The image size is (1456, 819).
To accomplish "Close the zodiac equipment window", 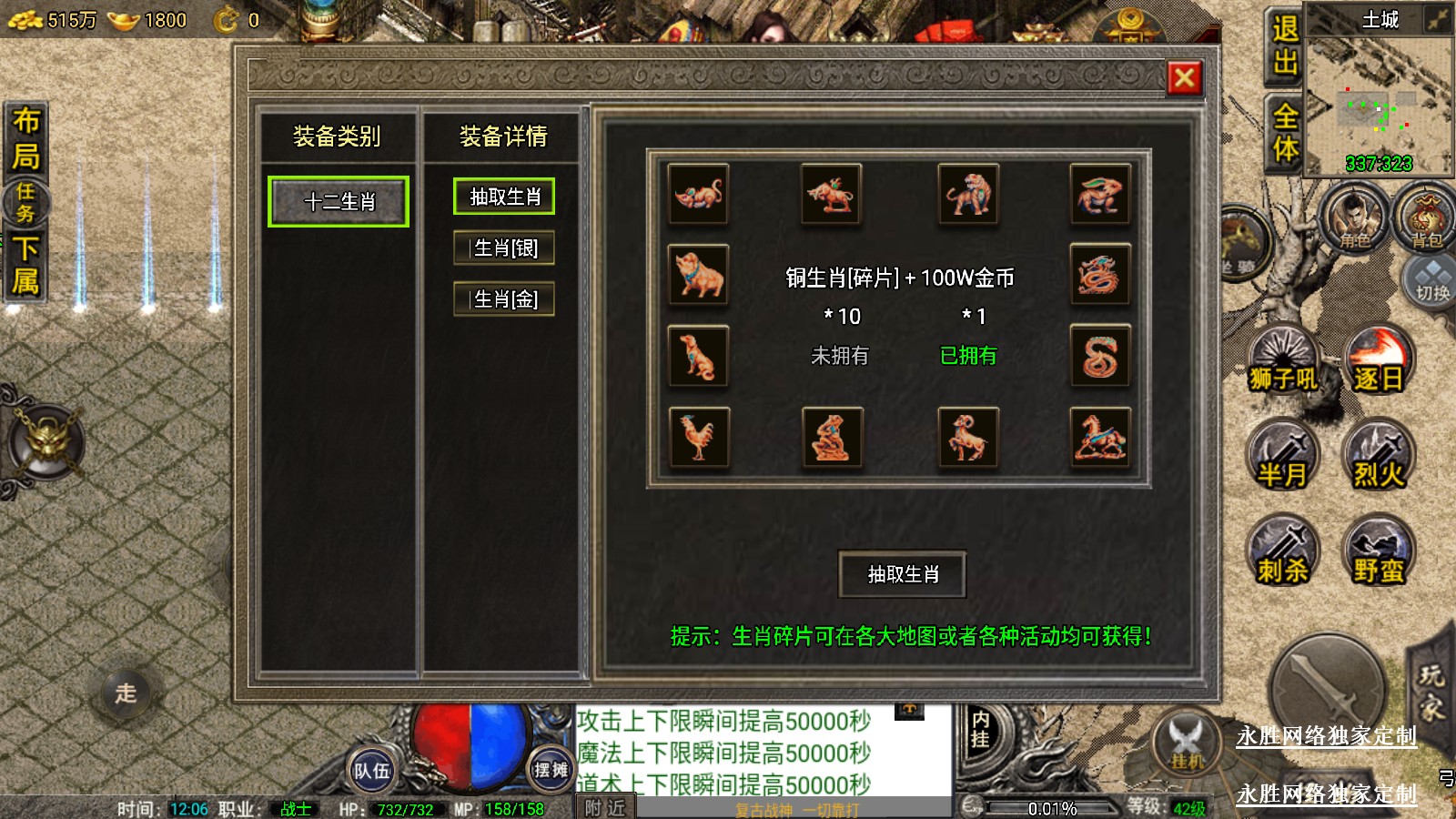I will (x=1184, y=78).
